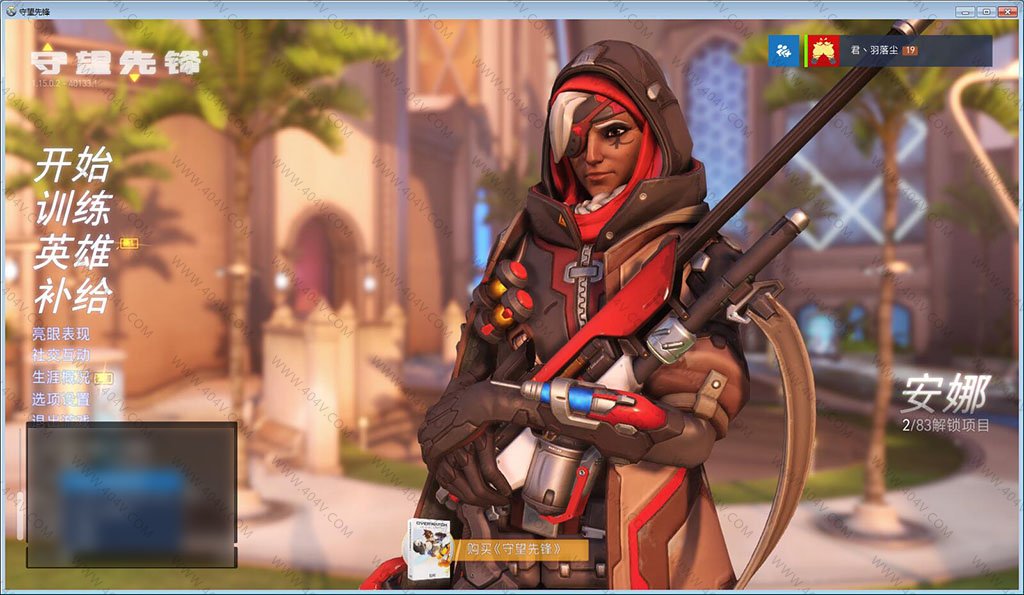Show 亮眼表现 (Highlights)
1024x595 pixels.
[x=61, y=334]
